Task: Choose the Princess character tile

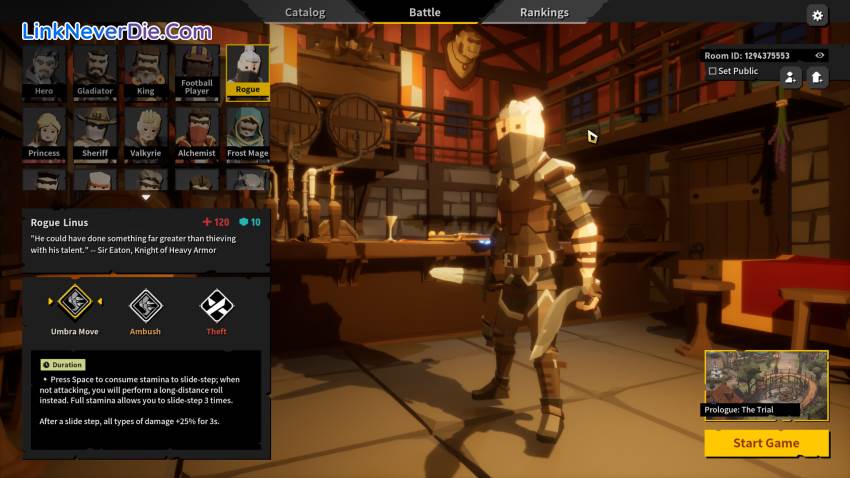Action: click(44, 132)
